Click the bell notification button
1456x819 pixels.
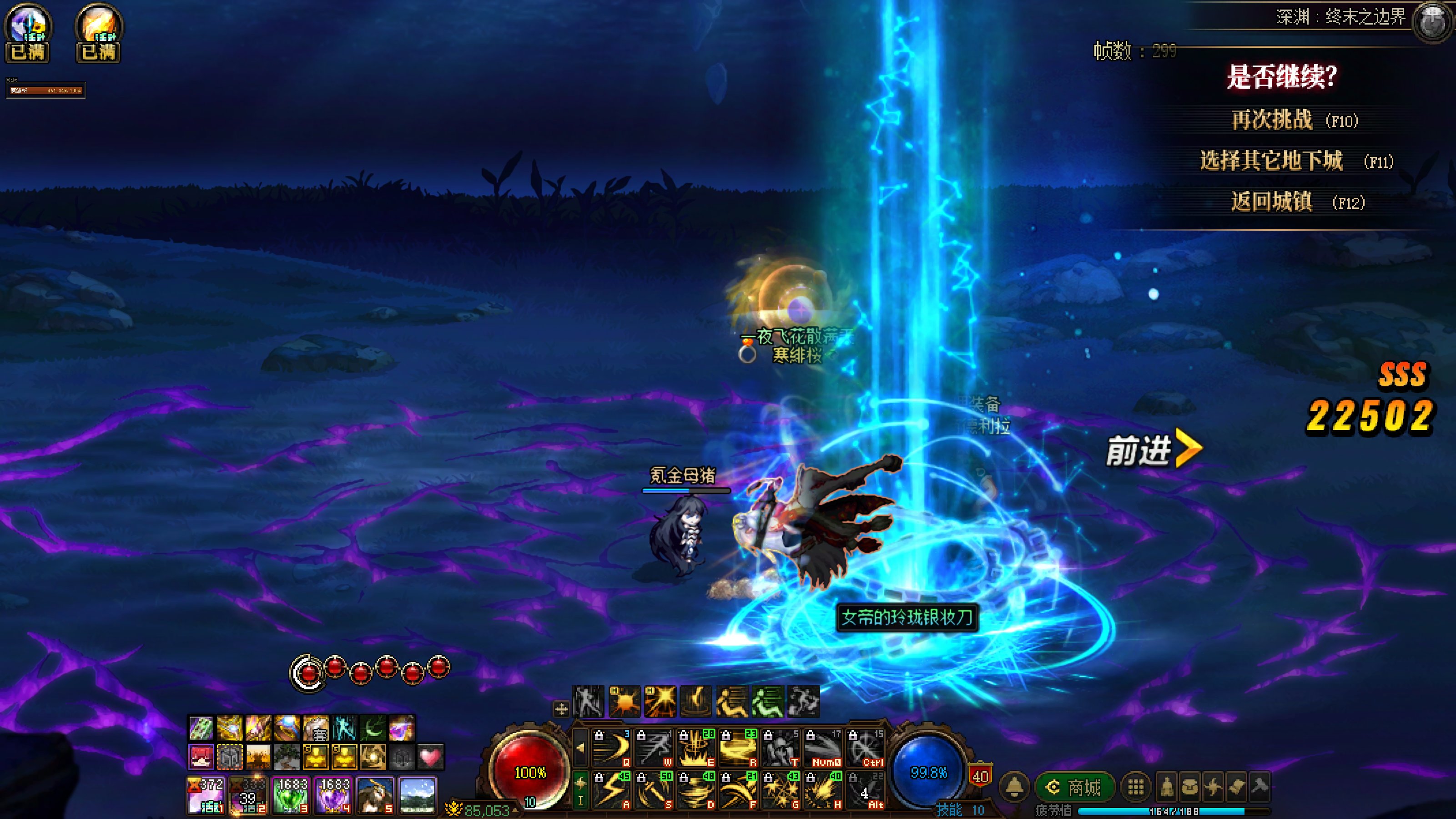1015,787
